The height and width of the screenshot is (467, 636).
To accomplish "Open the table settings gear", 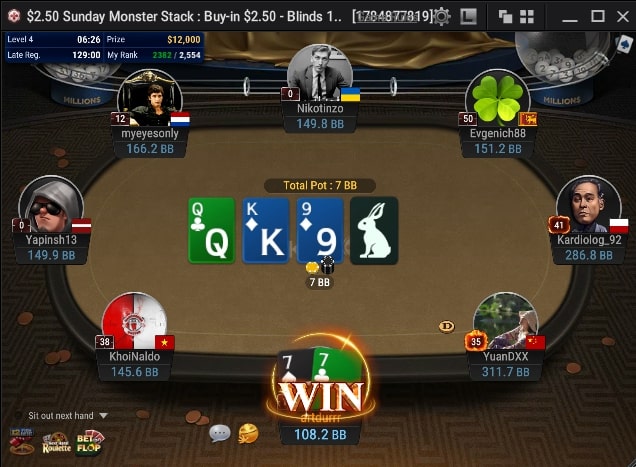I will (x=442, y=16).
